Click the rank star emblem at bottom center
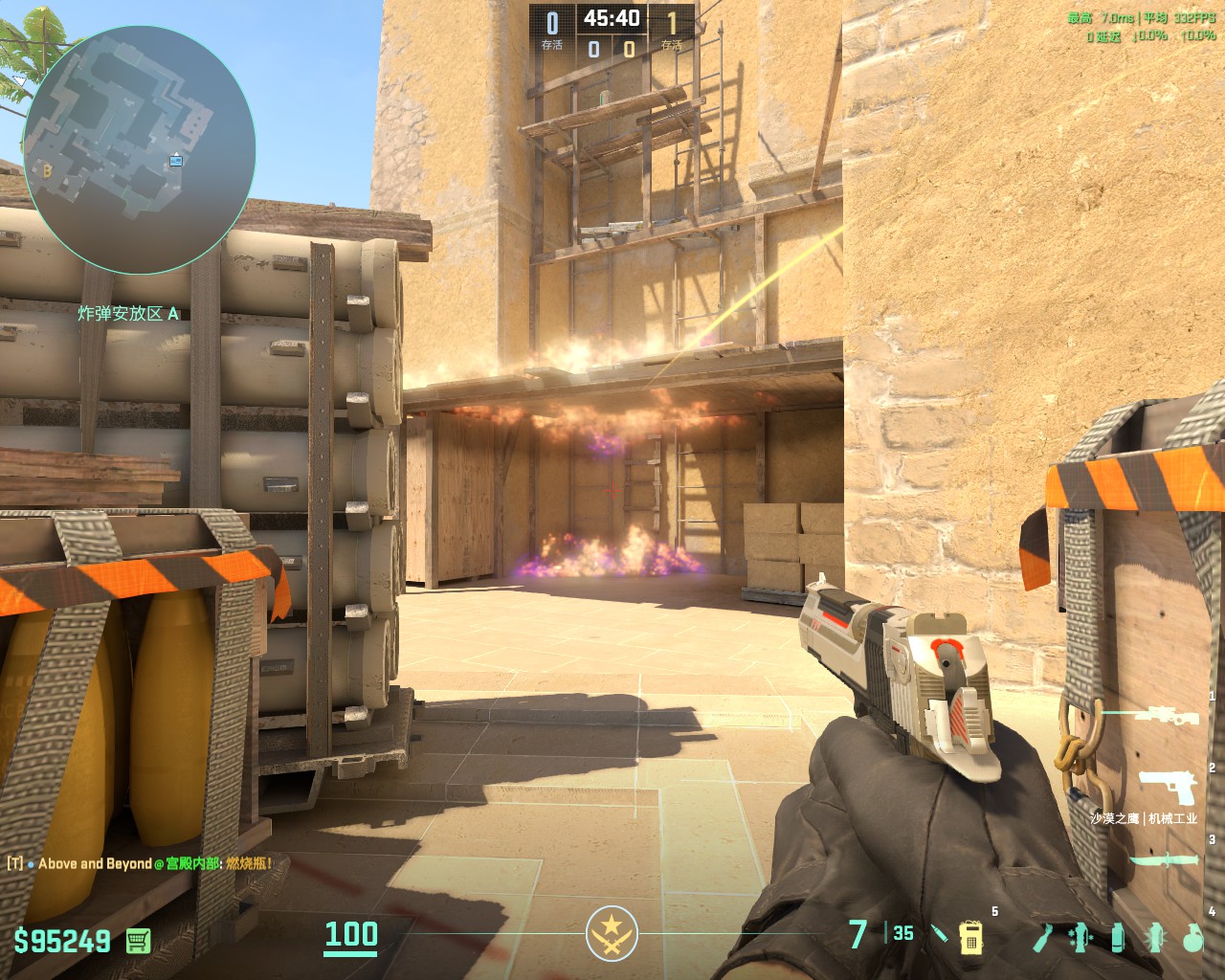This screenshot has width=1225, height=980. tap(607, 931)
